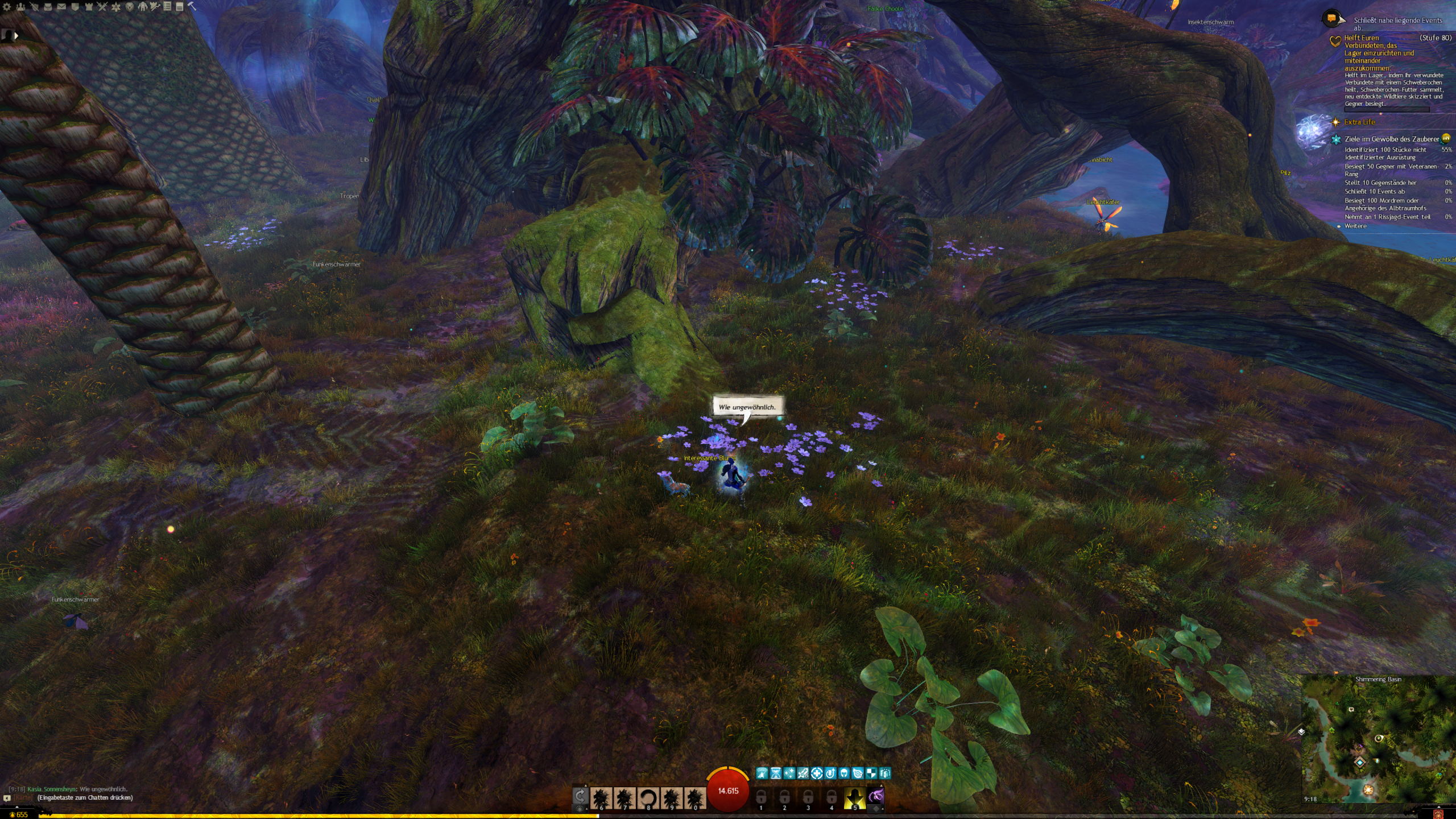Screen dimensions: 1456x819
Task: Open the game menu gear icon
Action: tap(7, 7)
